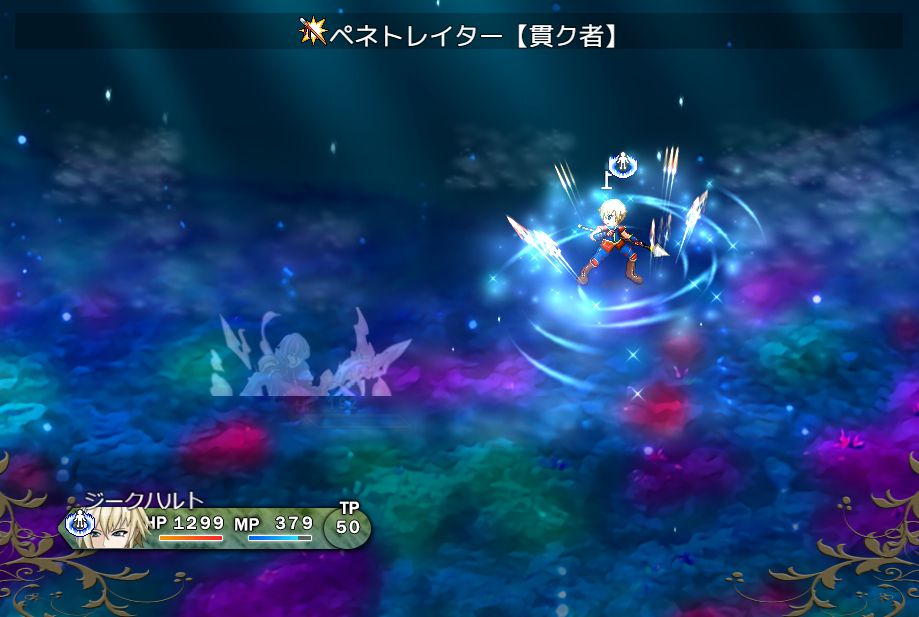Viewport: 919px width, 617px height.
Task: Select Sieghart's portrait in the status panel
Action: coord(120,527)
